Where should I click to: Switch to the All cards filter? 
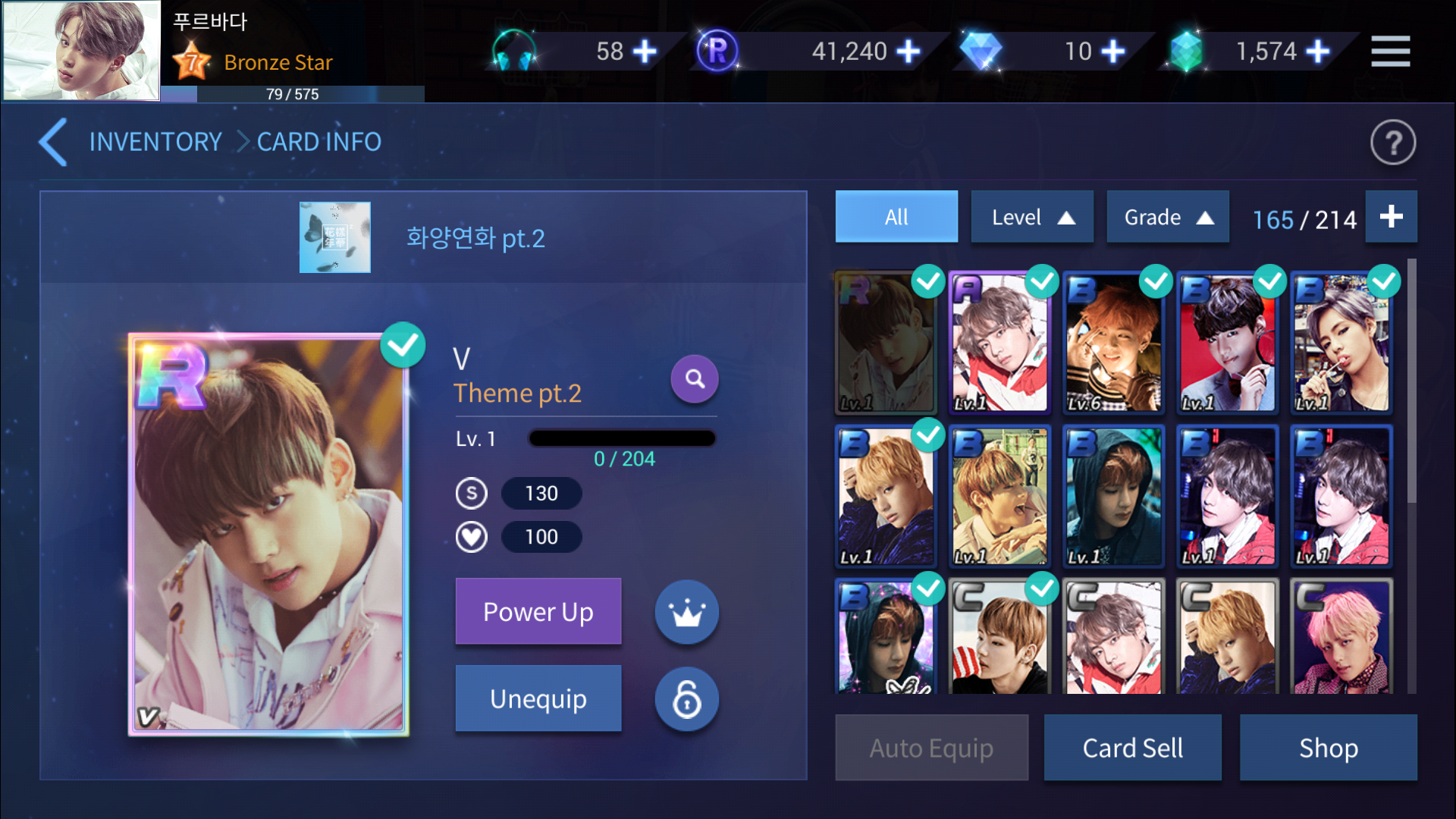[896, 217]
